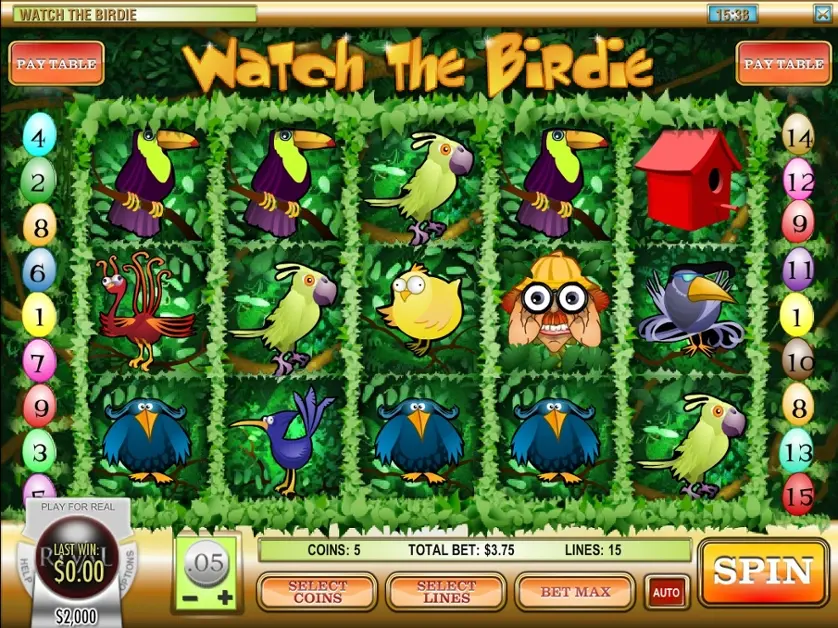Increase coin value with the plus sign
The height and width of the screenshot is (628, 838).
(x=225, y=599)
